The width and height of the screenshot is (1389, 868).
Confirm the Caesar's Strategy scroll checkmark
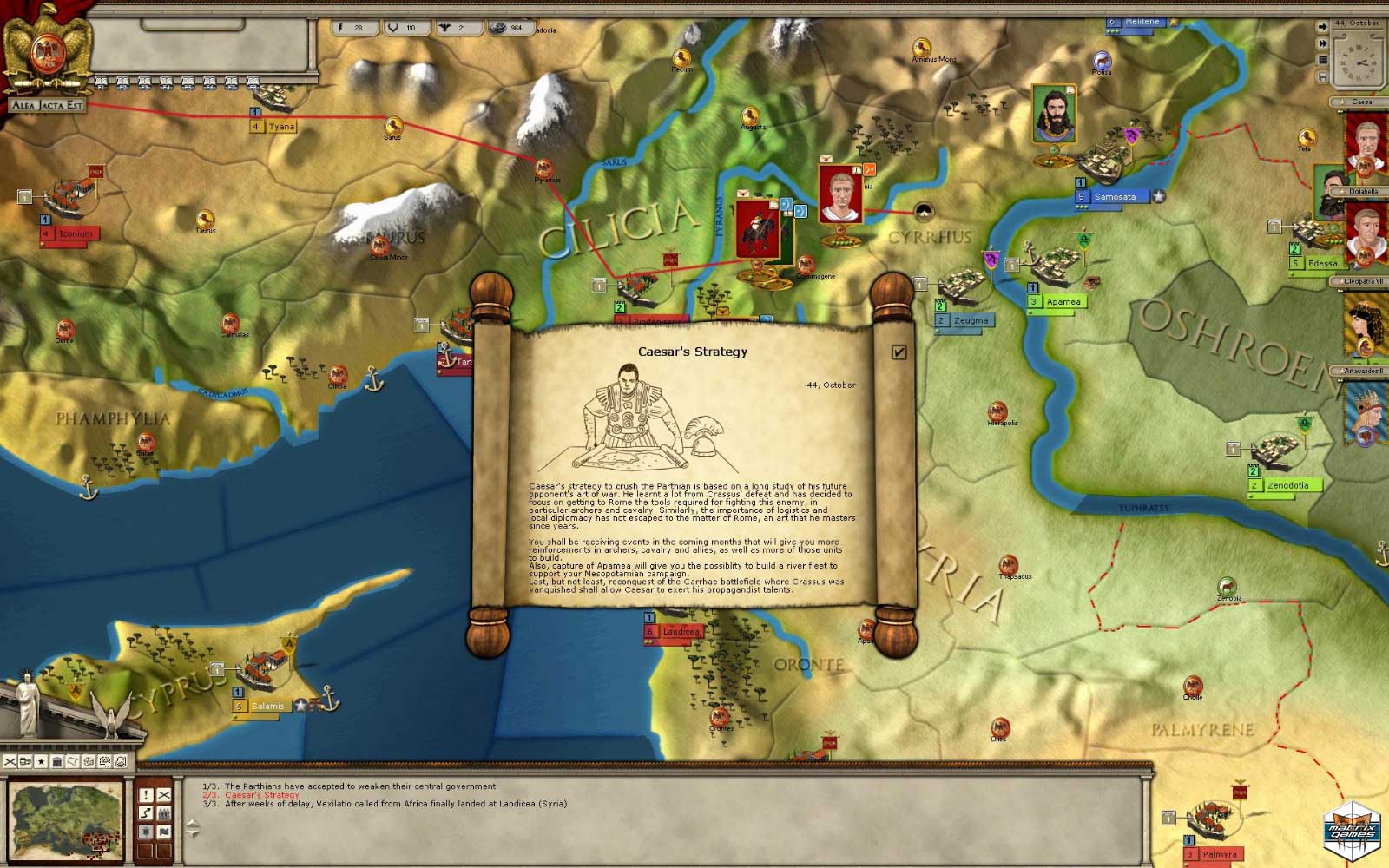[899, 352]
